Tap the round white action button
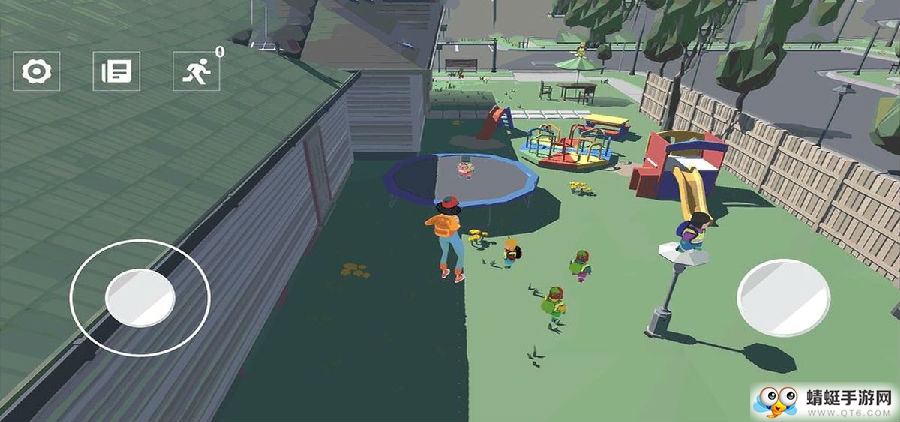 pyautogui.click(x=784, y=297)
